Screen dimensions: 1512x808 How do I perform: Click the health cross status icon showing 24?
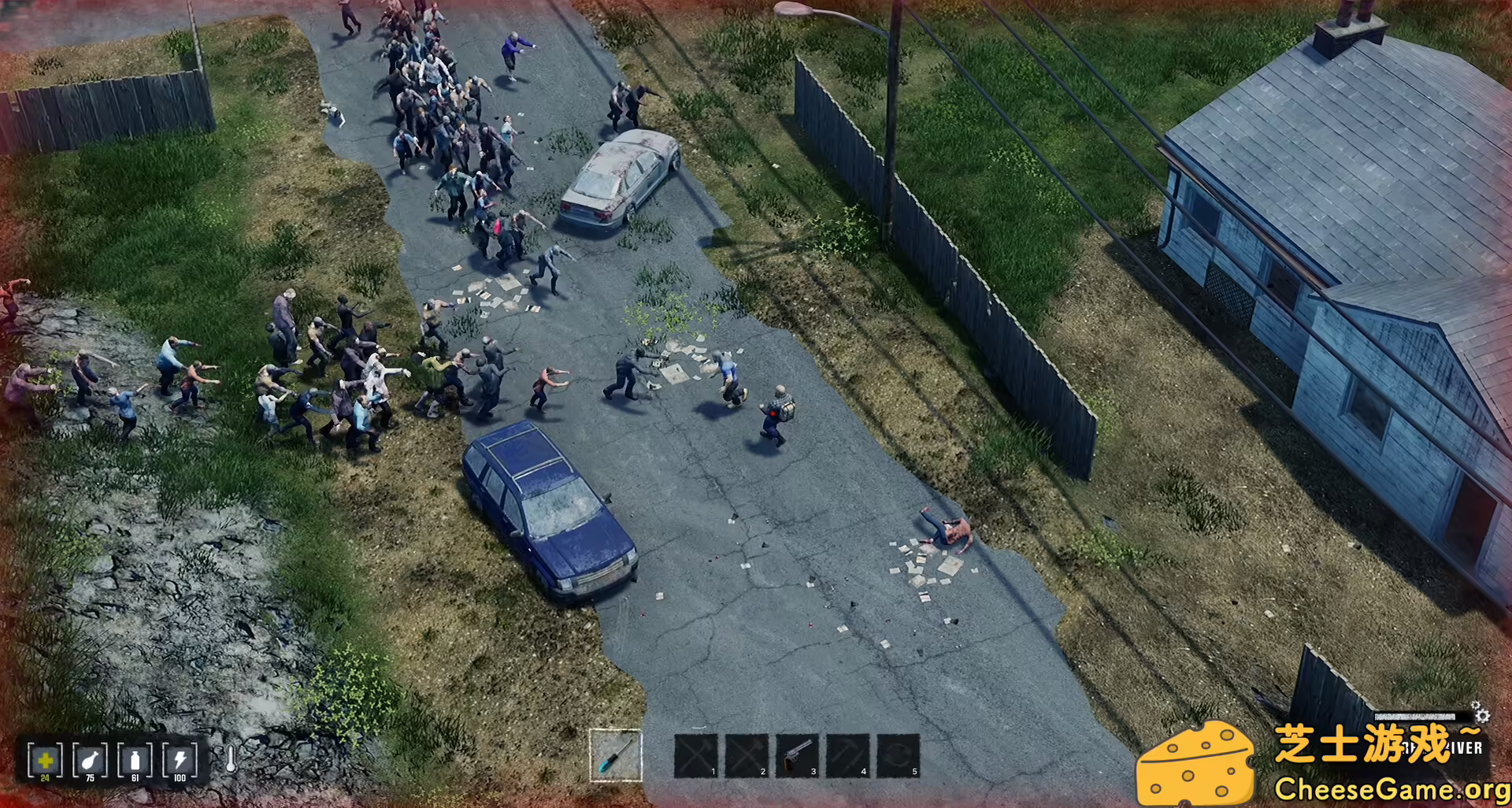point(45,760)
